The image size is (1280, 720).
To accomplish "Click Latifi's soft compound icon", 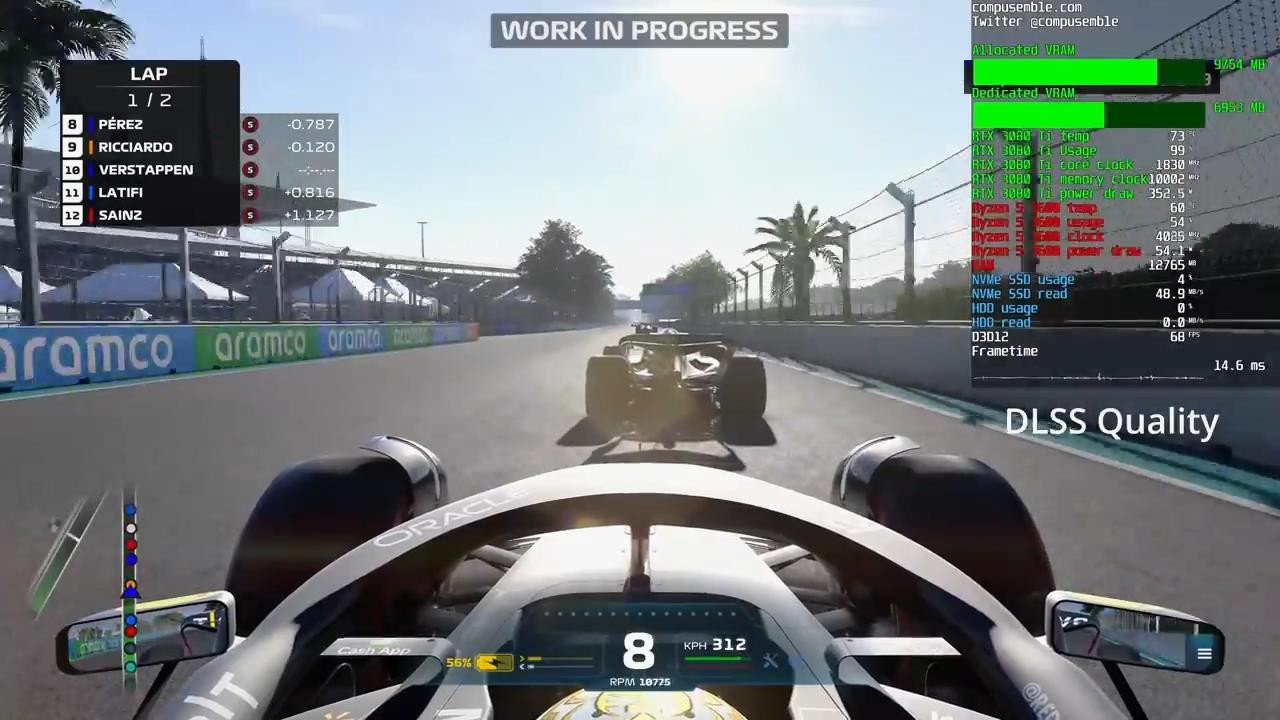I will pyautogui.click(x=250, y=192).
